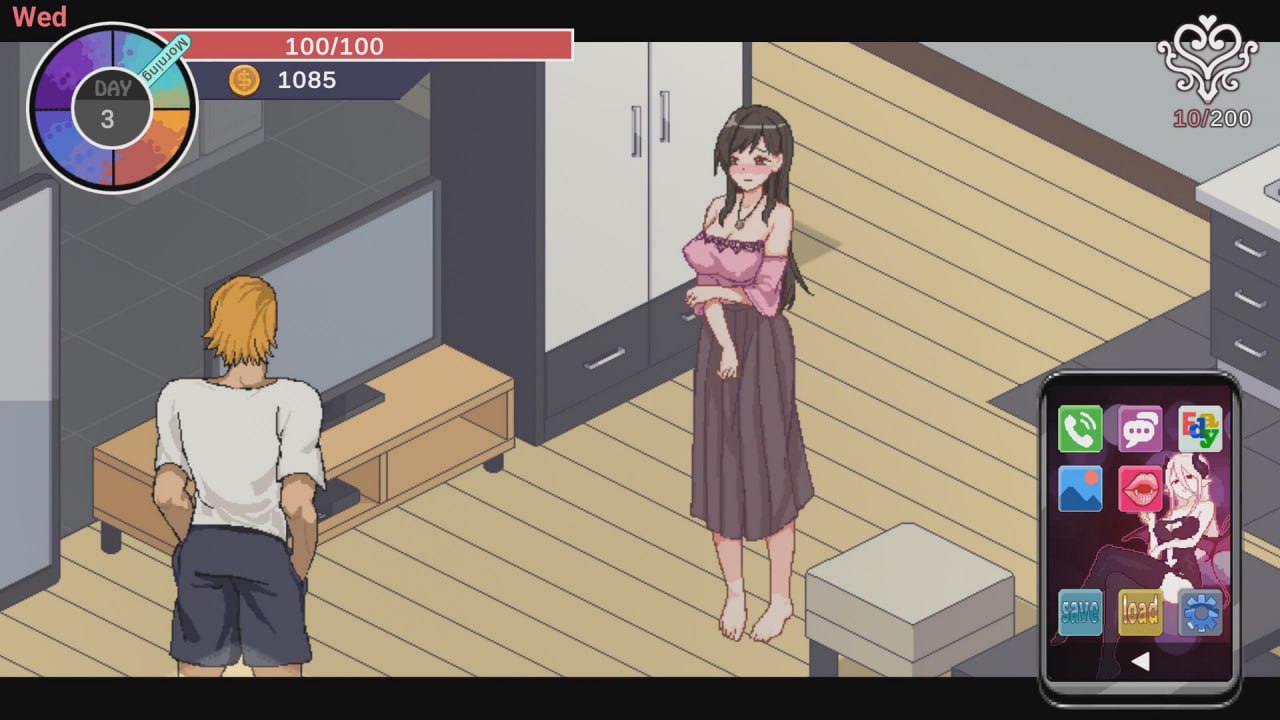Open the Eday shopping app
Image resolution: width=1280 pixels, height=720 pixels.
coord(1200,429)
